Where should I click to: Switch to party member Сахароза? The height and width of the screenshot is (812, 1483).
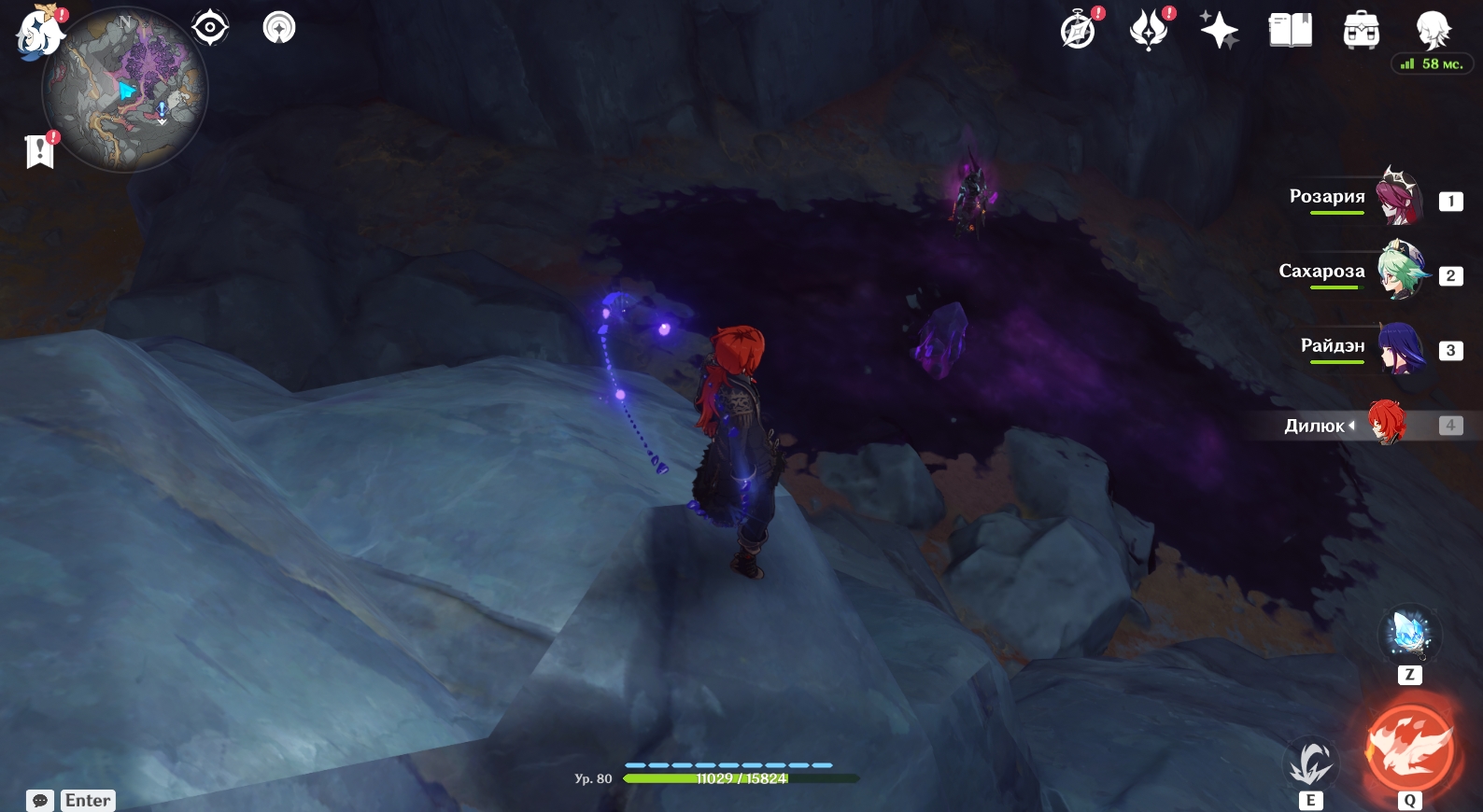(x=1398, y=272)
